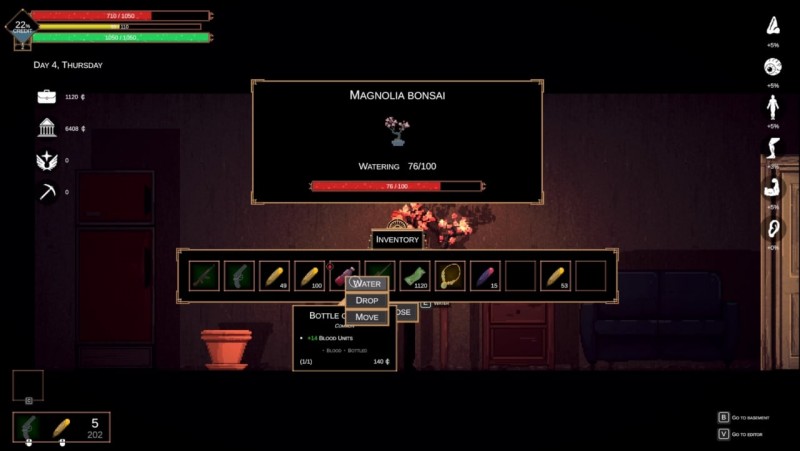This screenshot has width=800, height=451.
Task: Select the green rifle inventory slot
Action: tap(204, 276)
